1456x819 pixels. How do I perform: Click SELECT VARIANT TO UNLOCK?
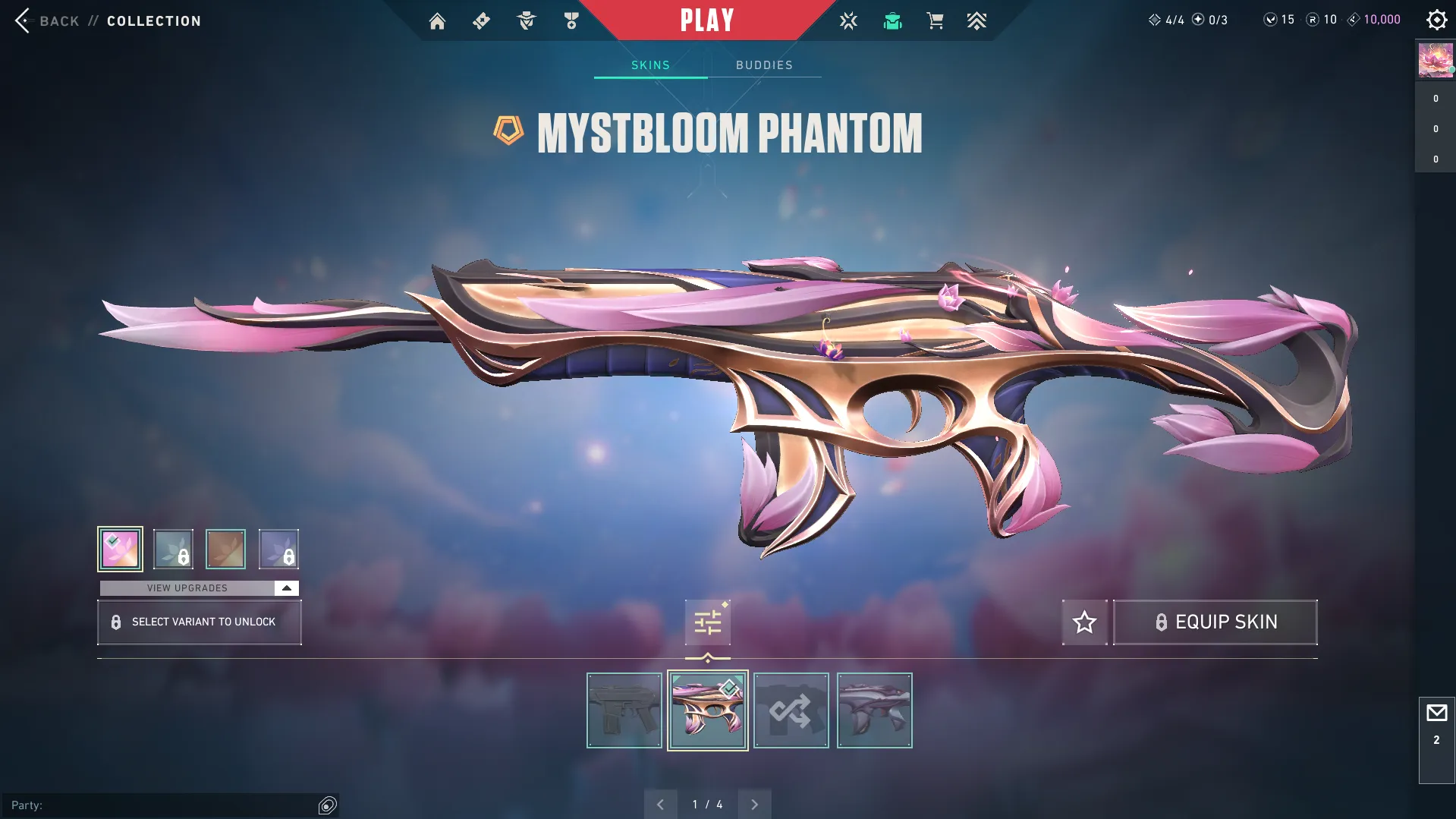click(x=199, y=622)
